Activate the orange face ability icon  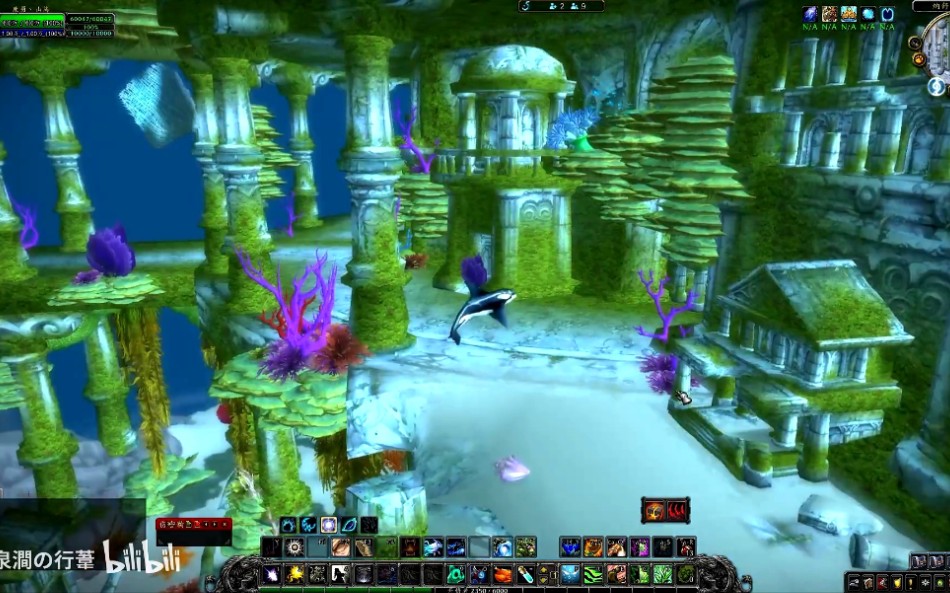click(653, 511)
